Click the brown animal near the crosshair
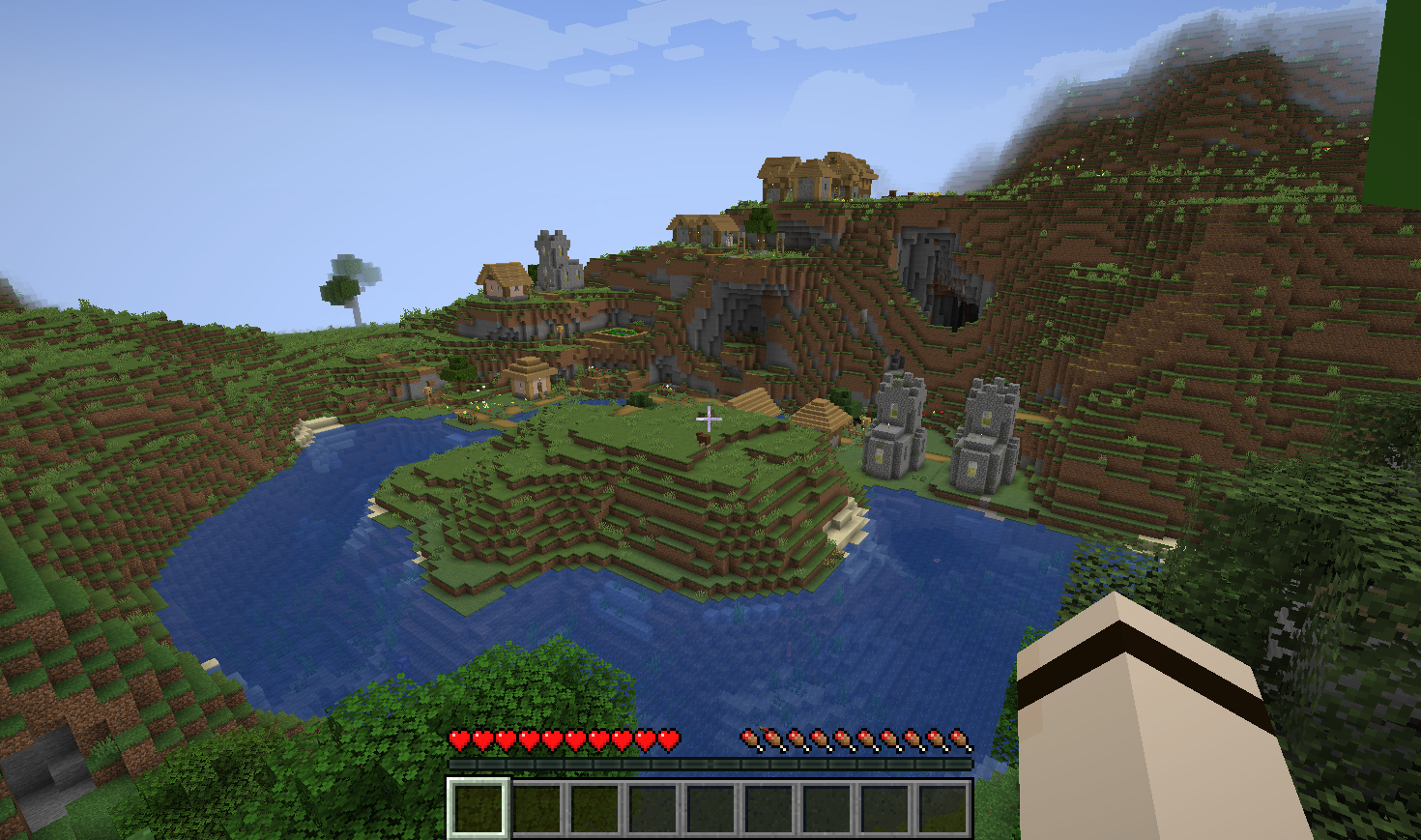The image size is (1421, 840). (x=705, y=440)
